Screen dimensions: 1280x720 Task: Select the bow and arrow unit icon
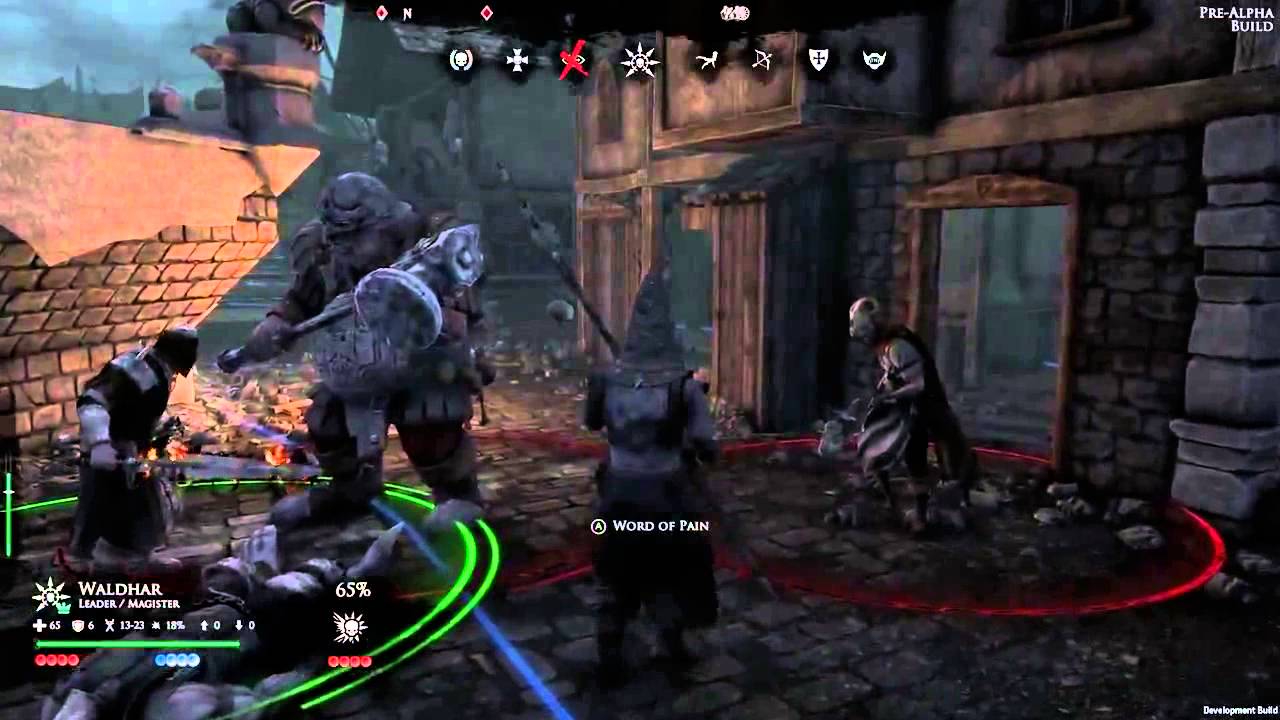pos(762,61)
